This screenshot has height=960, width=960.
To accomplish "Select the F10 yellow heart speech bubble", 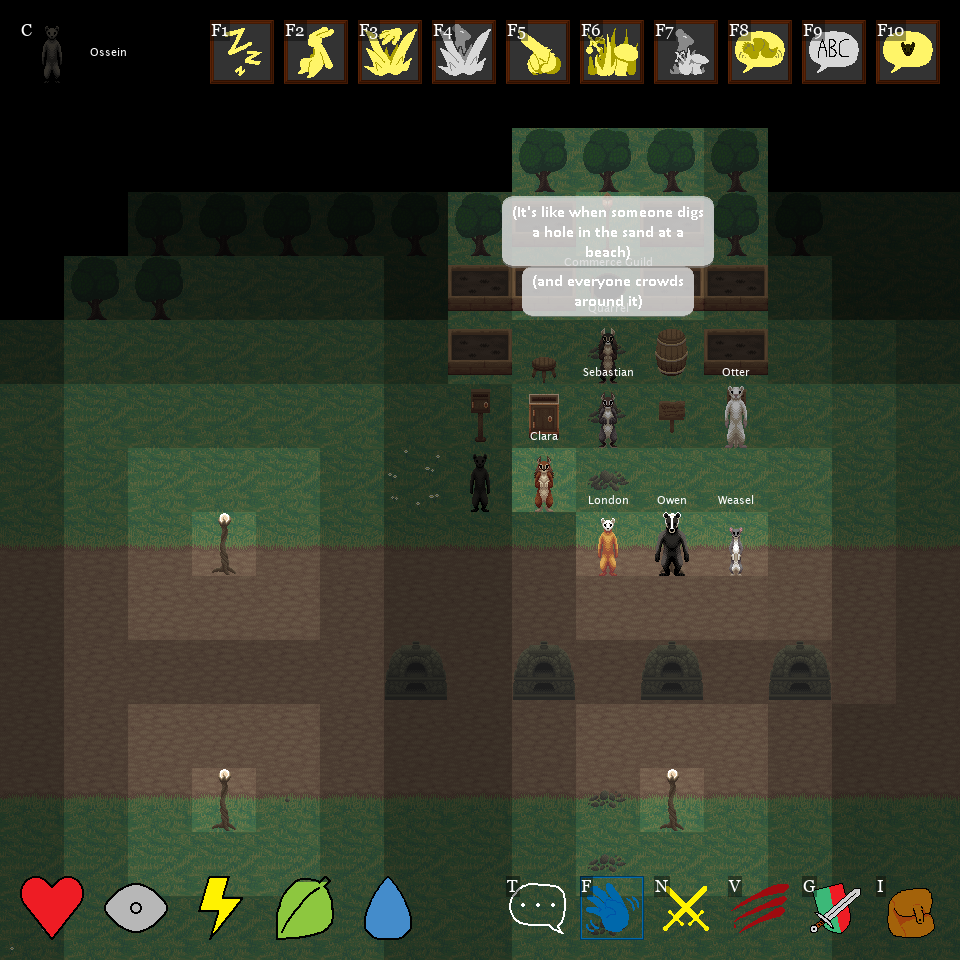I will coord(908,53).
